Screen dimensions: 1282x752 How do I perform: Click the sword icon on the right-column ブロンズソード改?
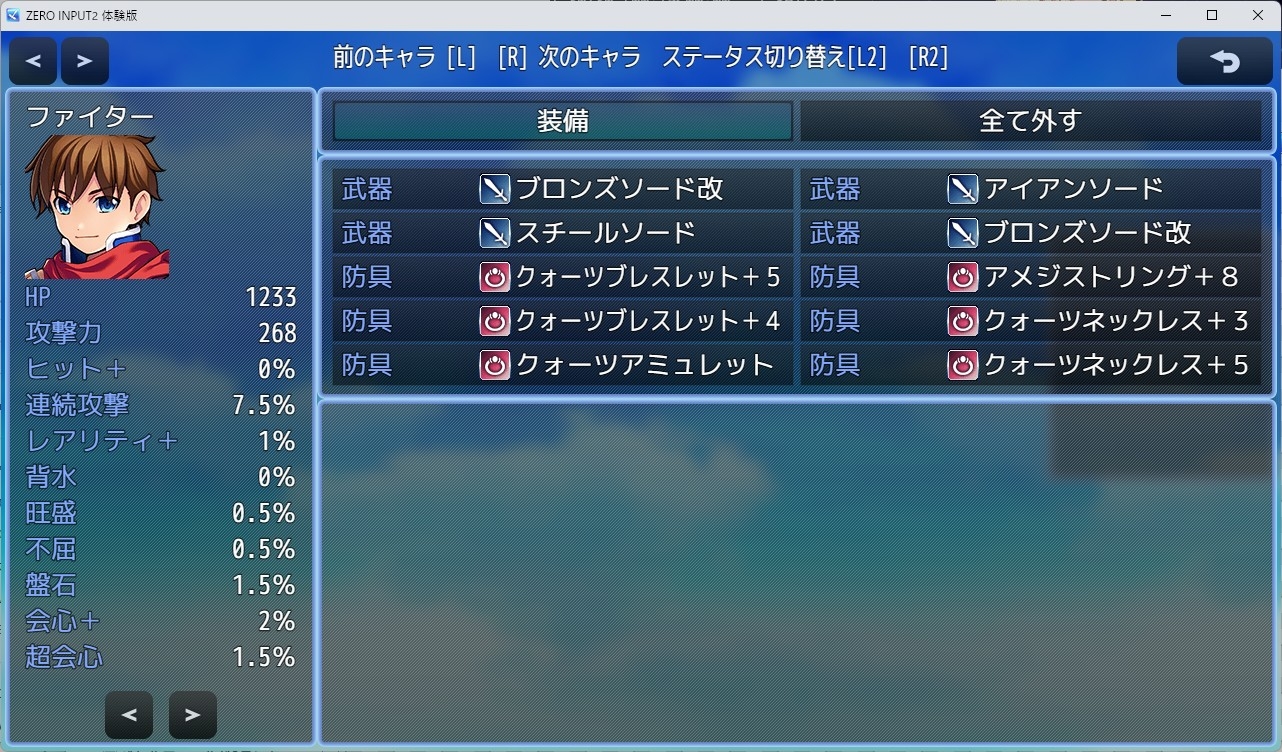961,232
